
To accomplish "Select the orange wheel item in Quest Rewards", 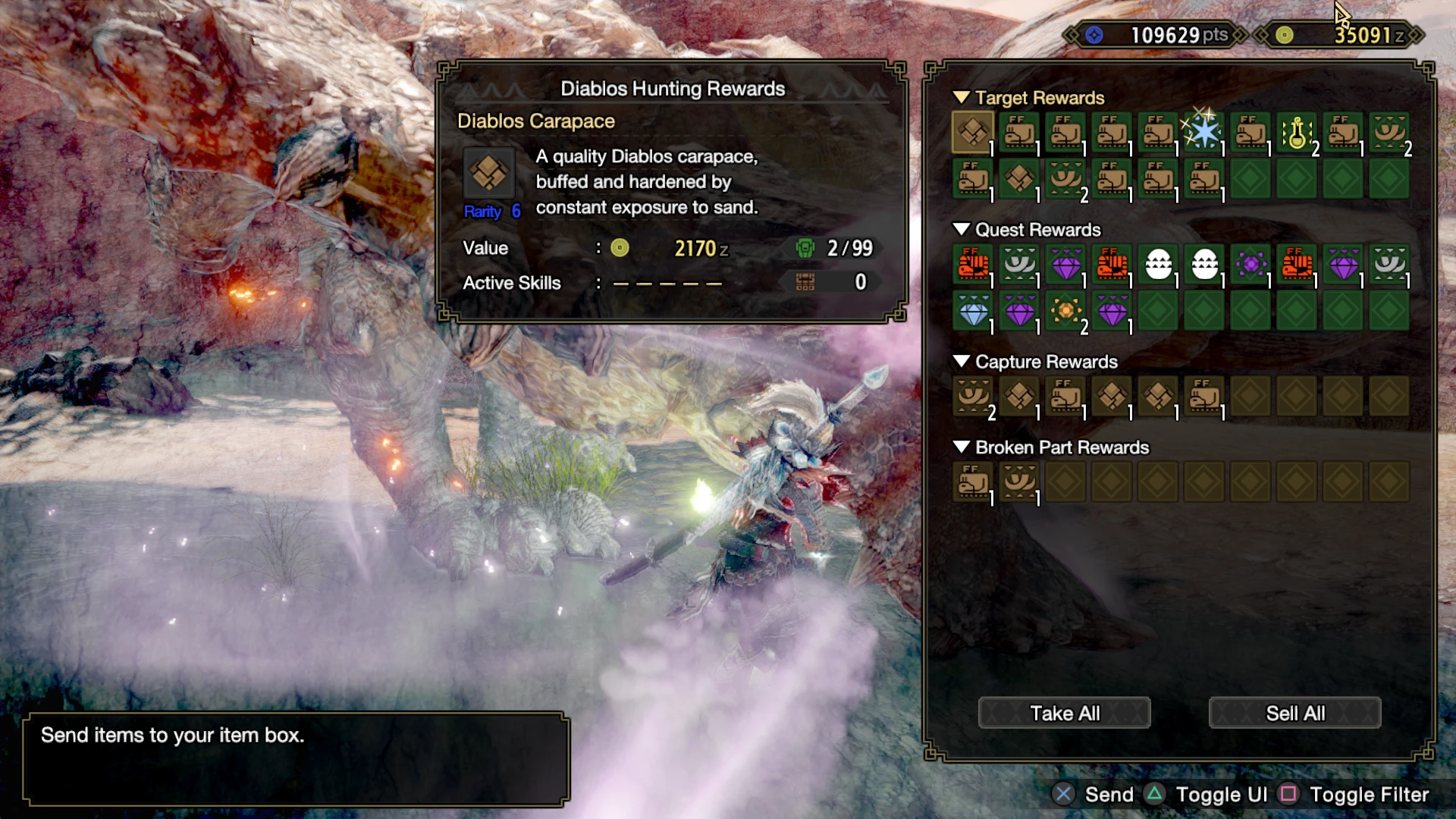I will pos(1065,312).
